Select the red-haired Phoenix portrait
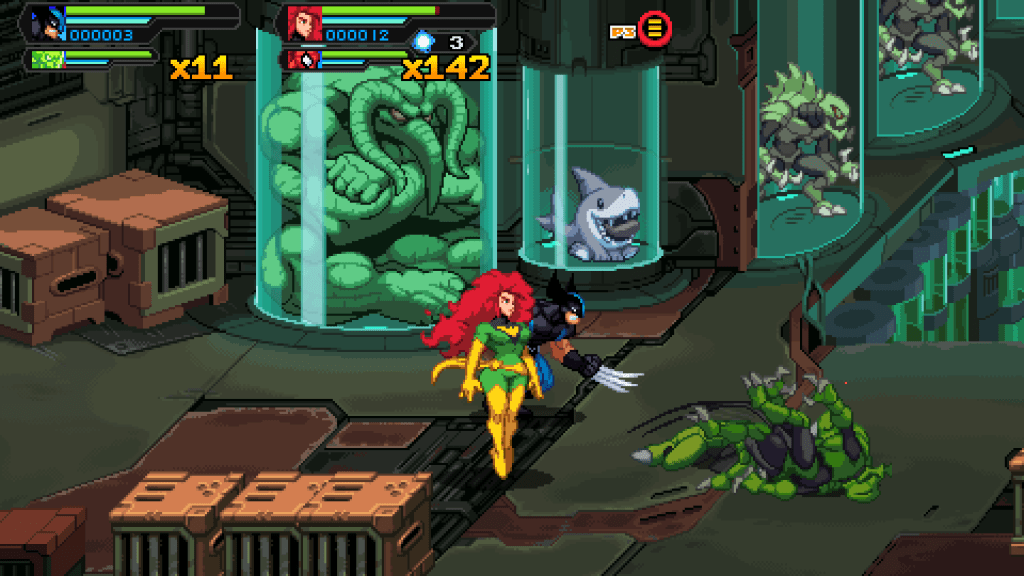 [x=302, y=22]
